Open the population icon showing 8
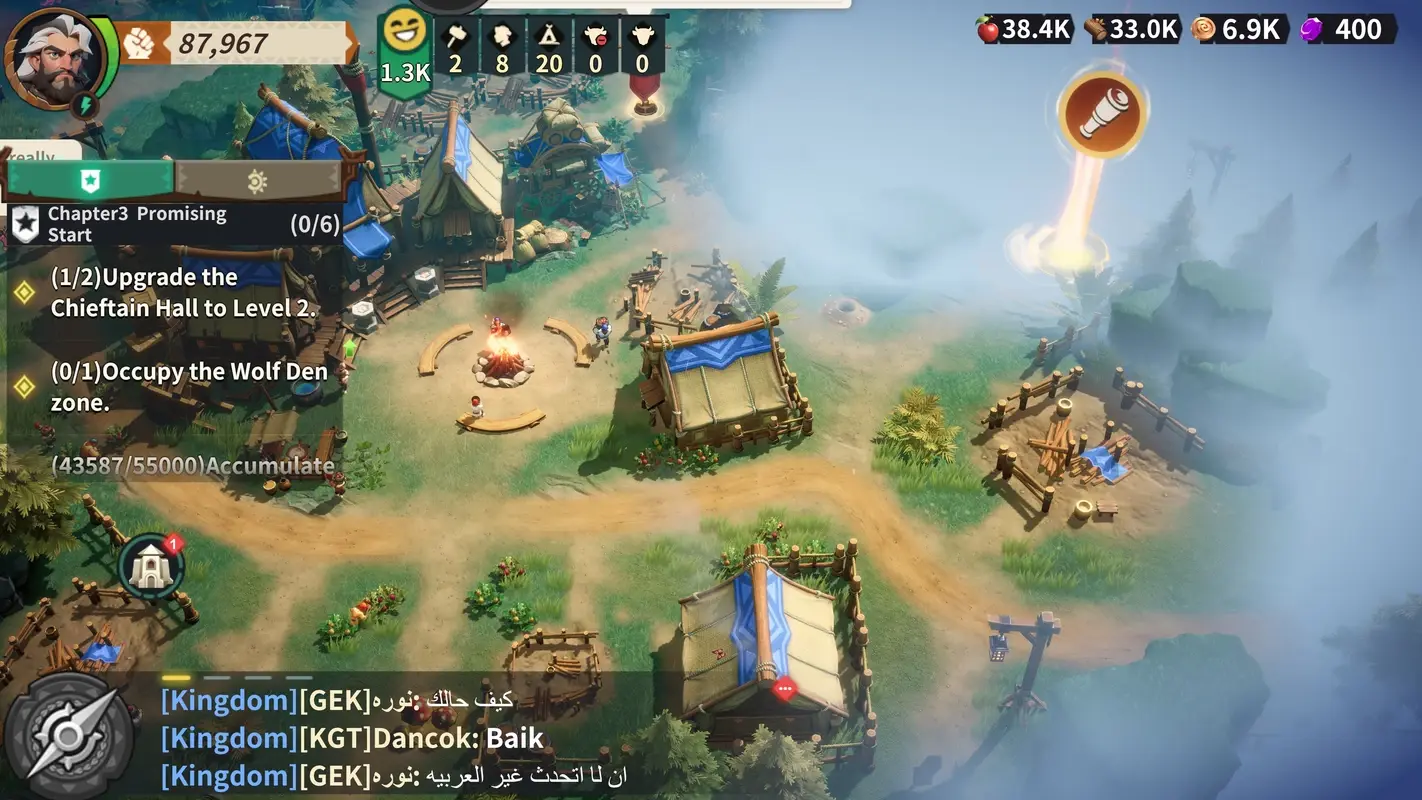The image size is (1422, 800). click(502, 40)
